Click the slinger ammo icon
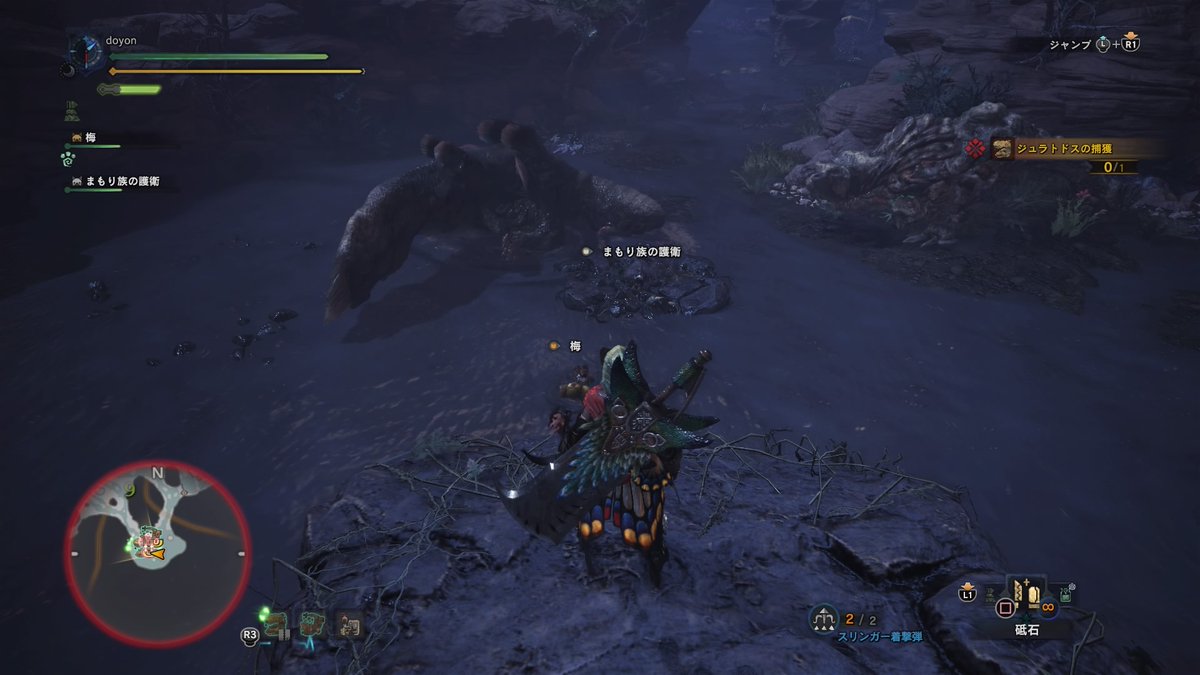 click(x=824, y=620)
